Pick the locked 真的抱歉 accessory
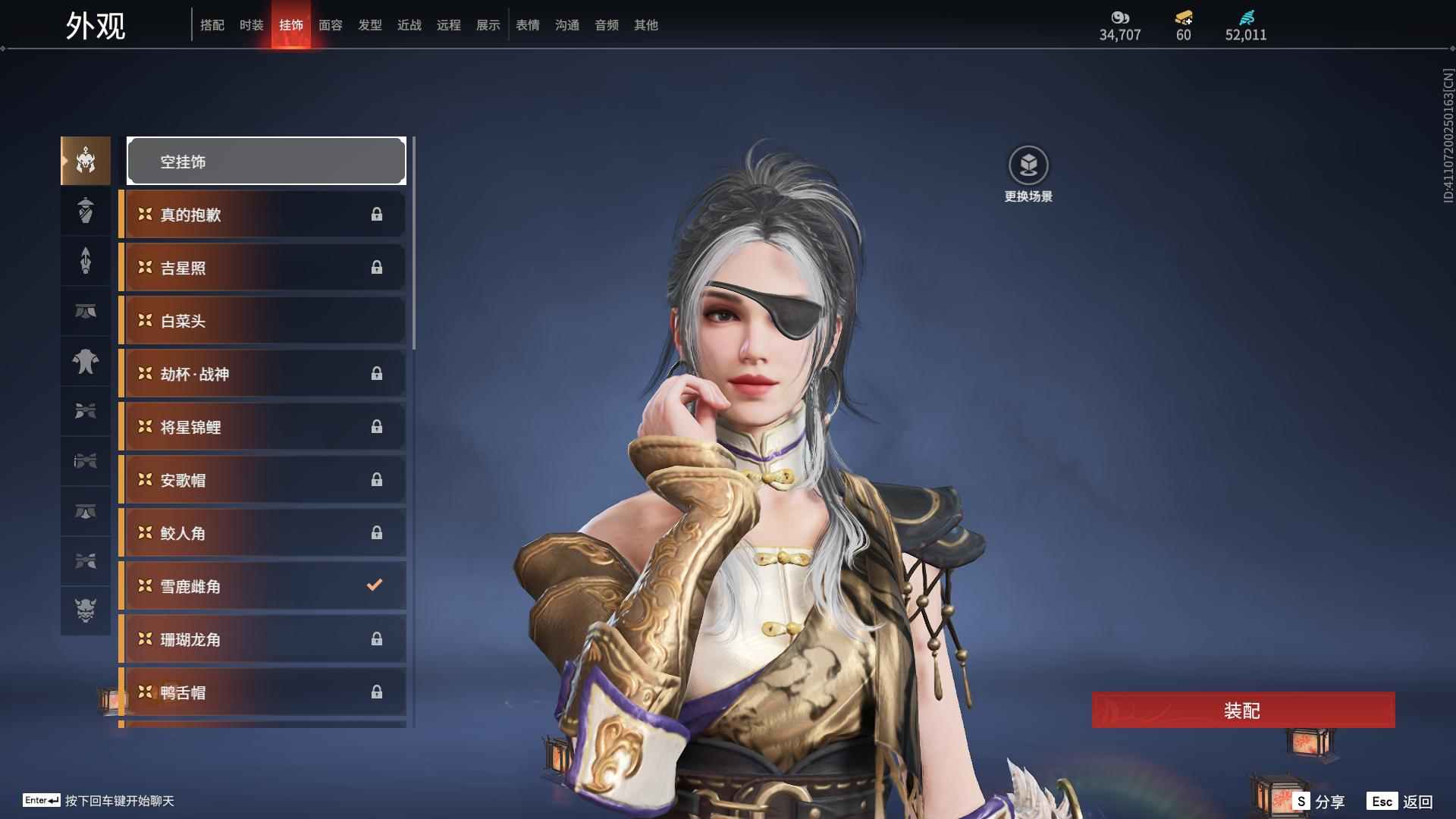 tap(263, 215)
